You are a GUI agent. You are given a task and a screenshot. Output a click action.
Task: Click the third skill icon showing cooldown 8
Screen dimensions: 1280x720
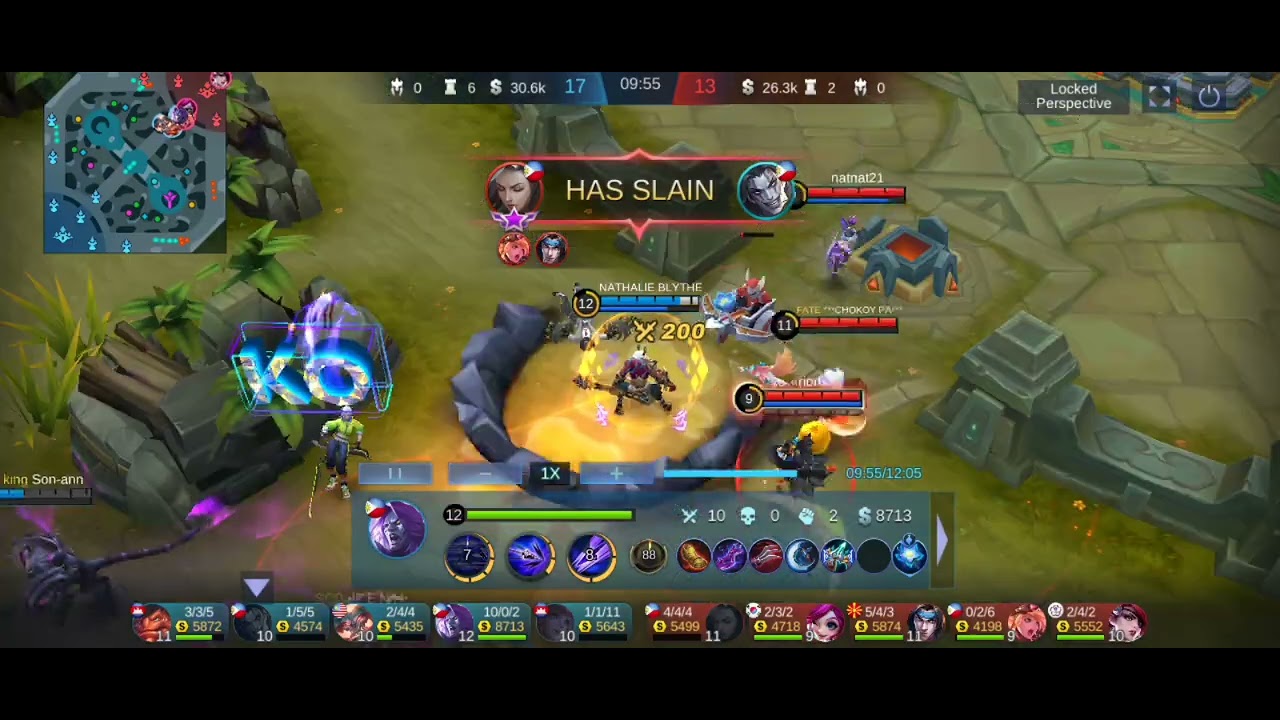click(591, 556)
